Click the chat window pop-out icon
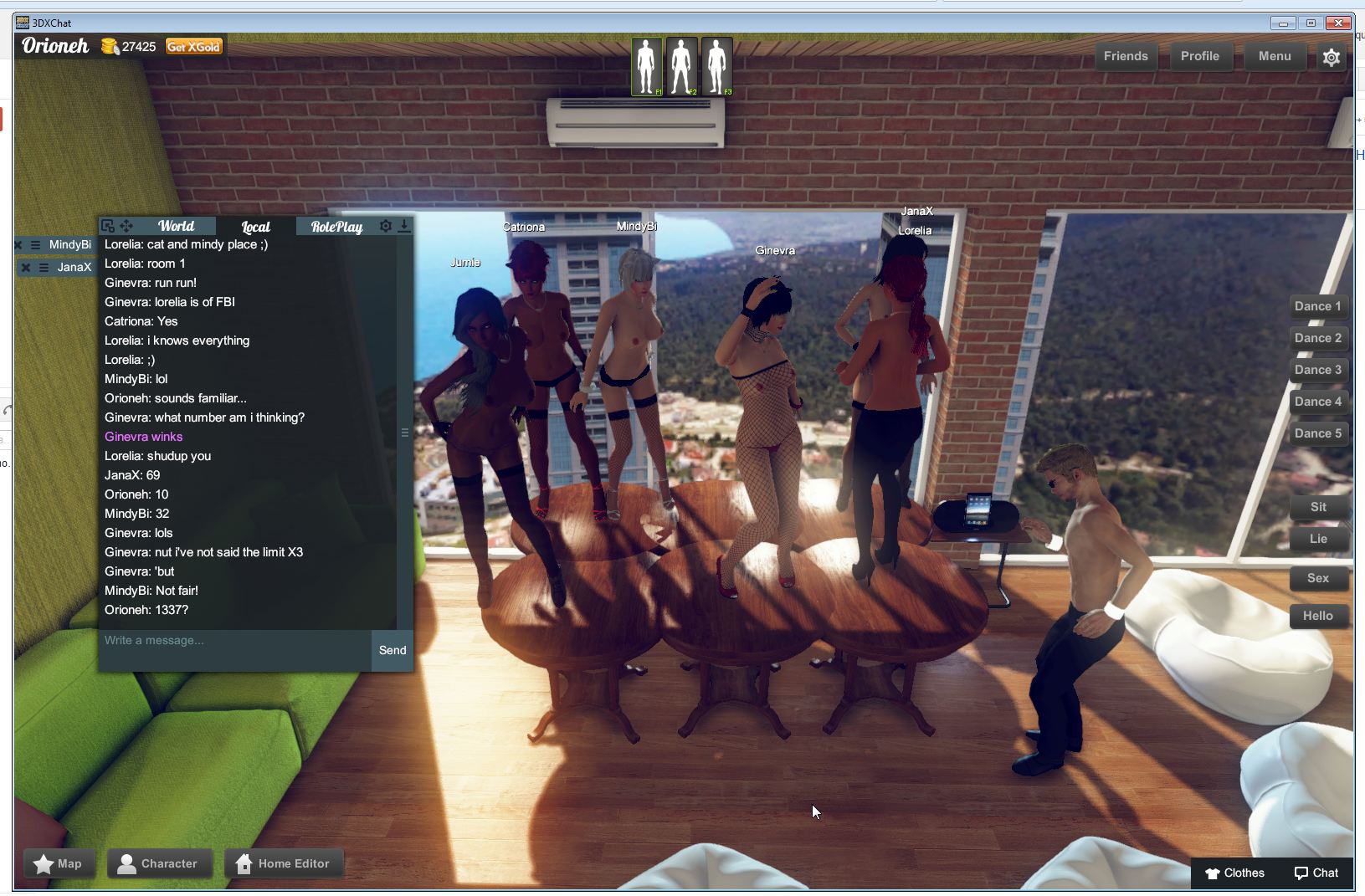Screen dimensions: 1365x896 [x=107, y=225]
